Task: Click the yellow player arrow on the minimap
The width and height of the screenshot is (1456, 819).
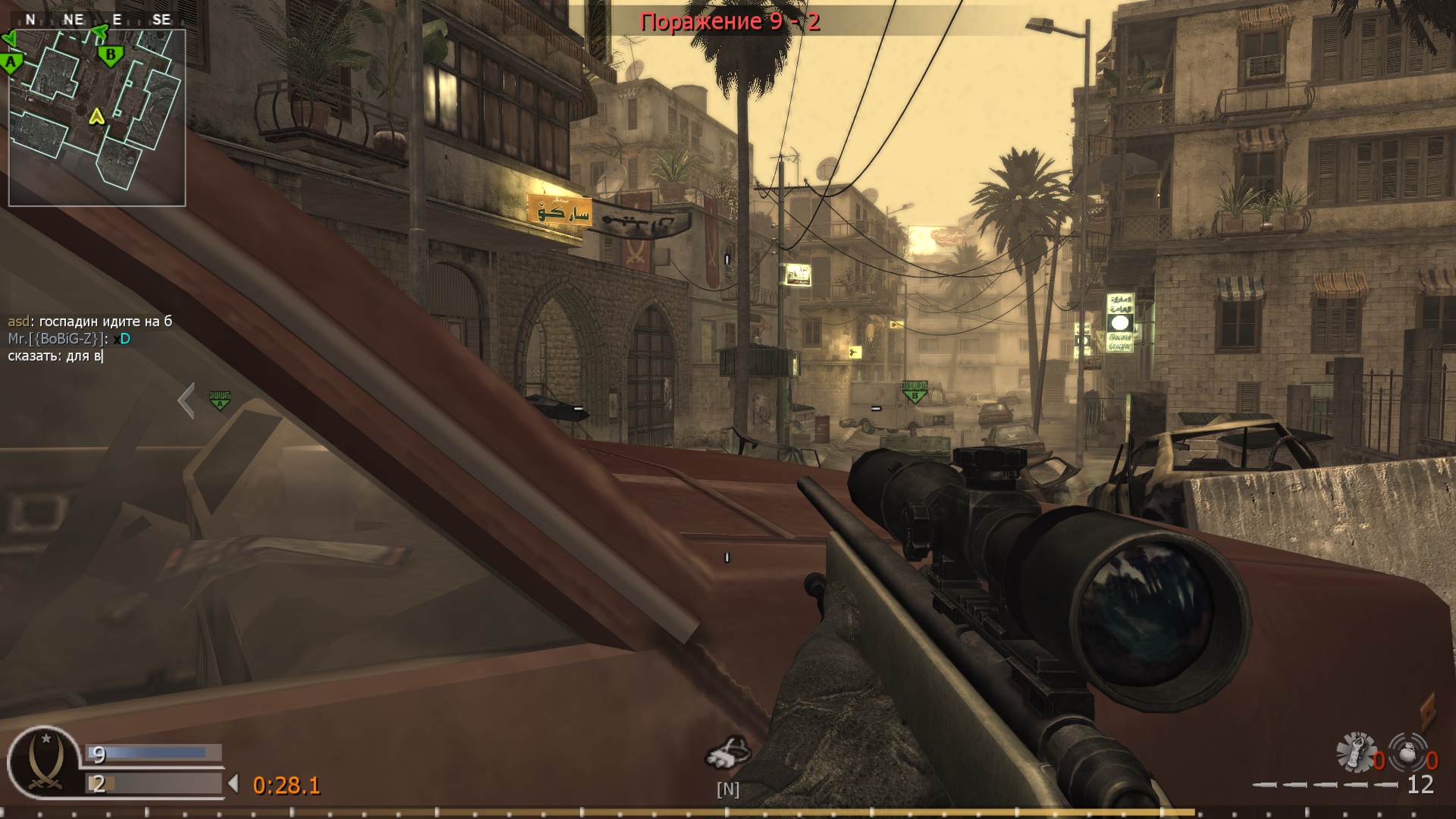Action: tap(96, 118)
